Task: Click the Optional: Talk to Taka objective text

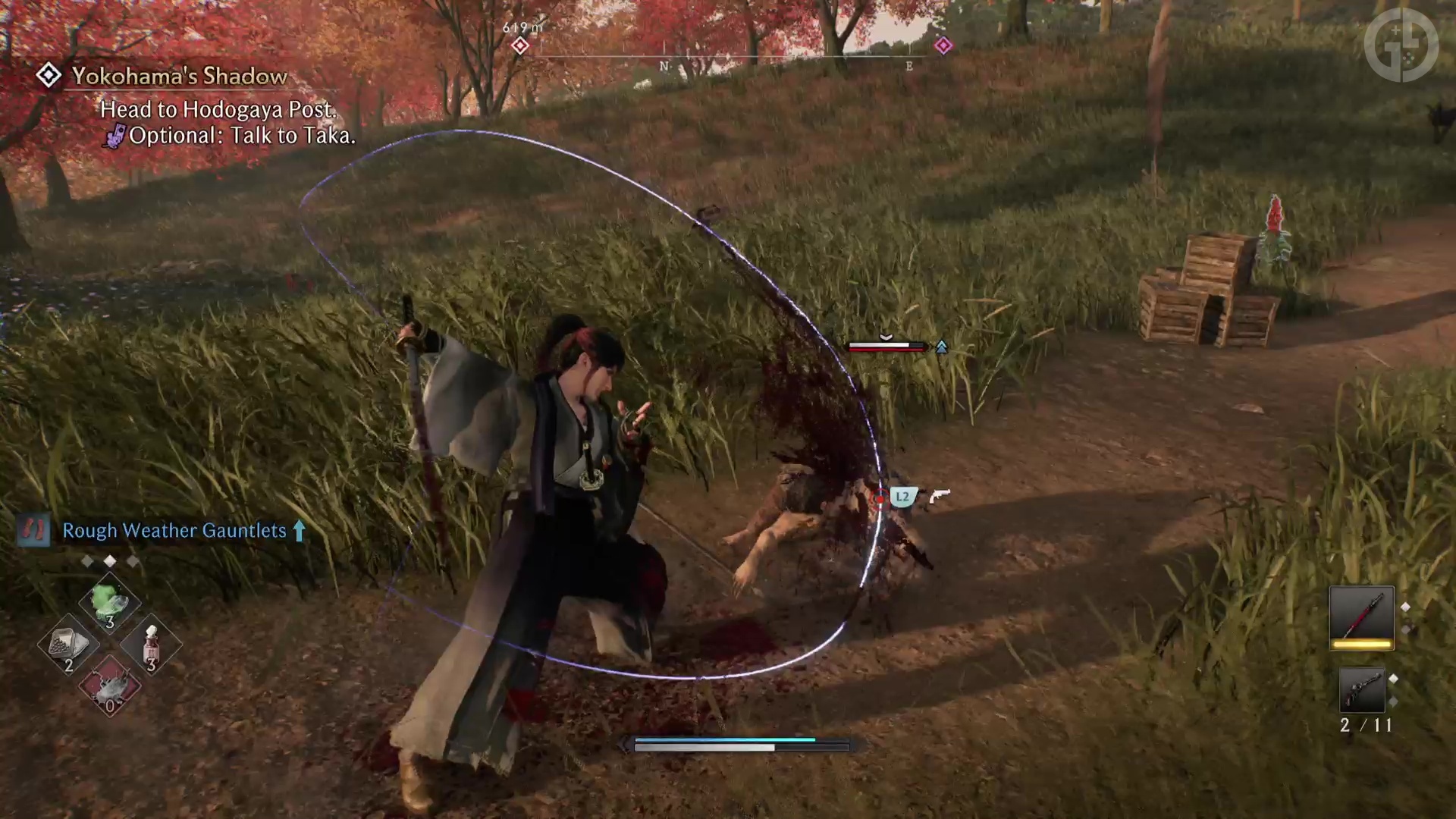Action: (241, 136)
